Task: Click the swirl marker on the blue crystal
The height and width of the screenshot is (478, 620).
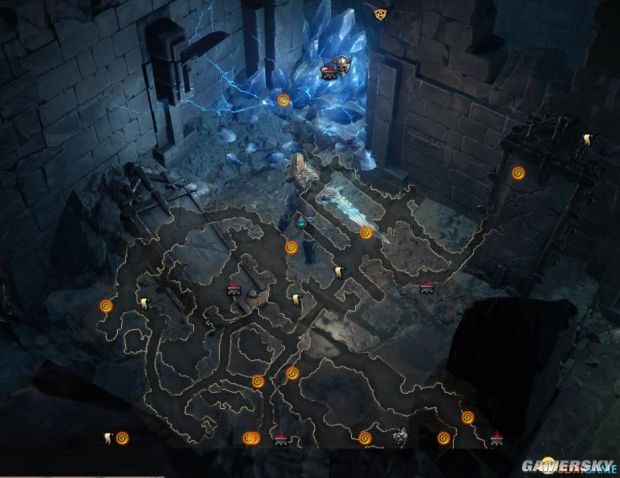Action: (284, 99)
